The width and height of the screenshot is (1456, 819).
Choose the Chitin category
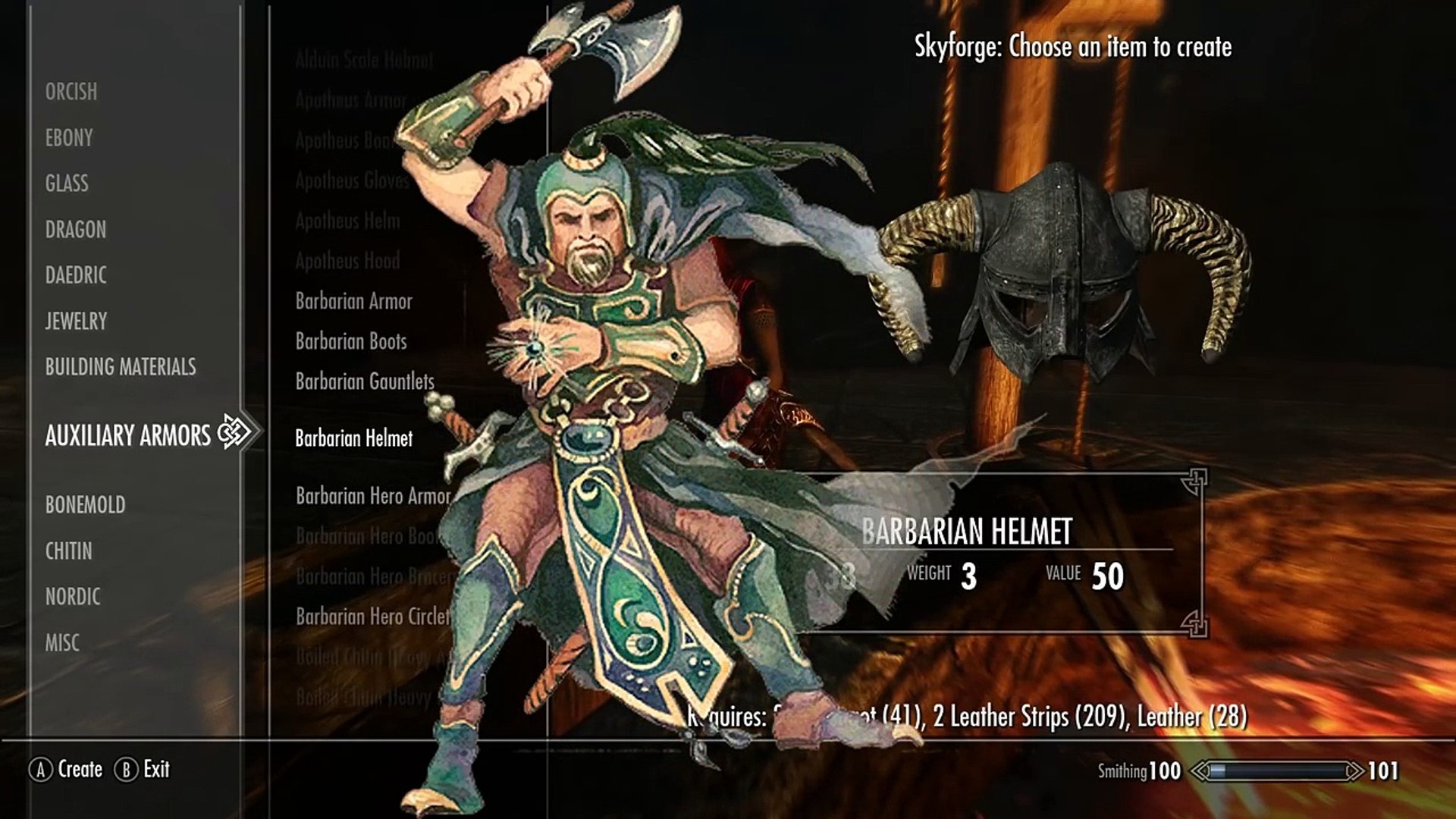point(69,551)
